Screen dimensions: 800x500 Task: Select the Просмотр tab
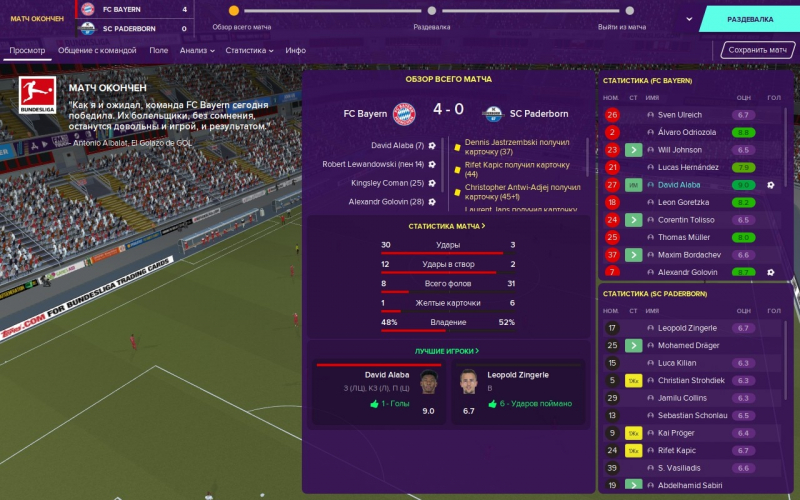[x=27, y=50]
